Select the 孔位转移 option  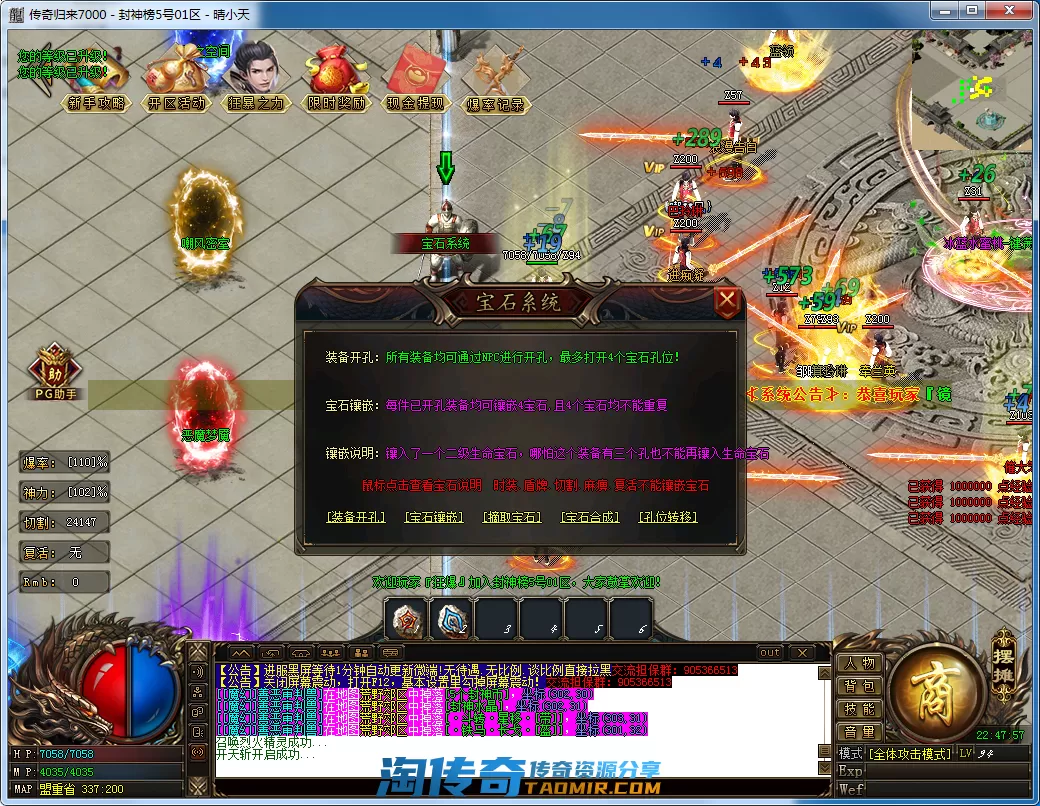tap(668, 517)
